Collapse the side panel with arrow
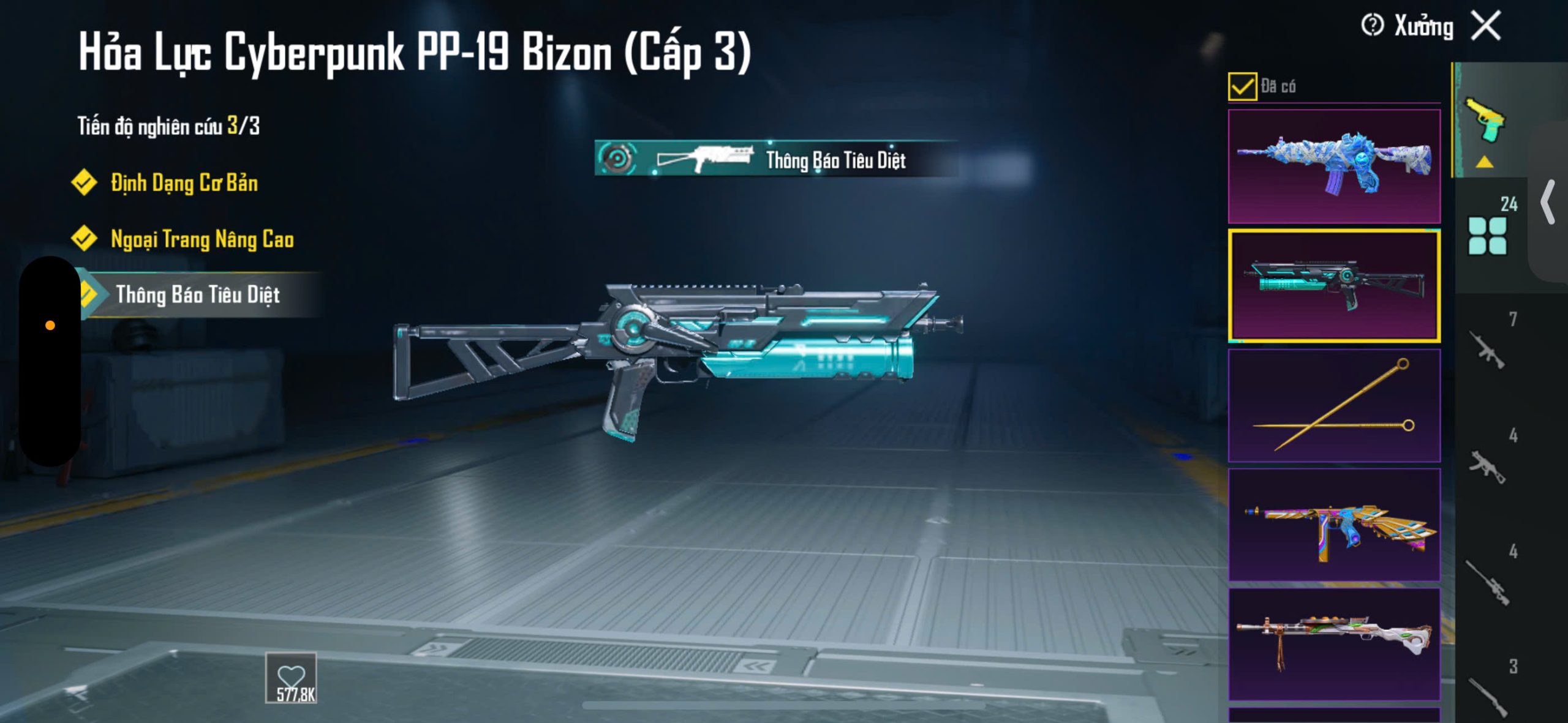 (1548, 202)
